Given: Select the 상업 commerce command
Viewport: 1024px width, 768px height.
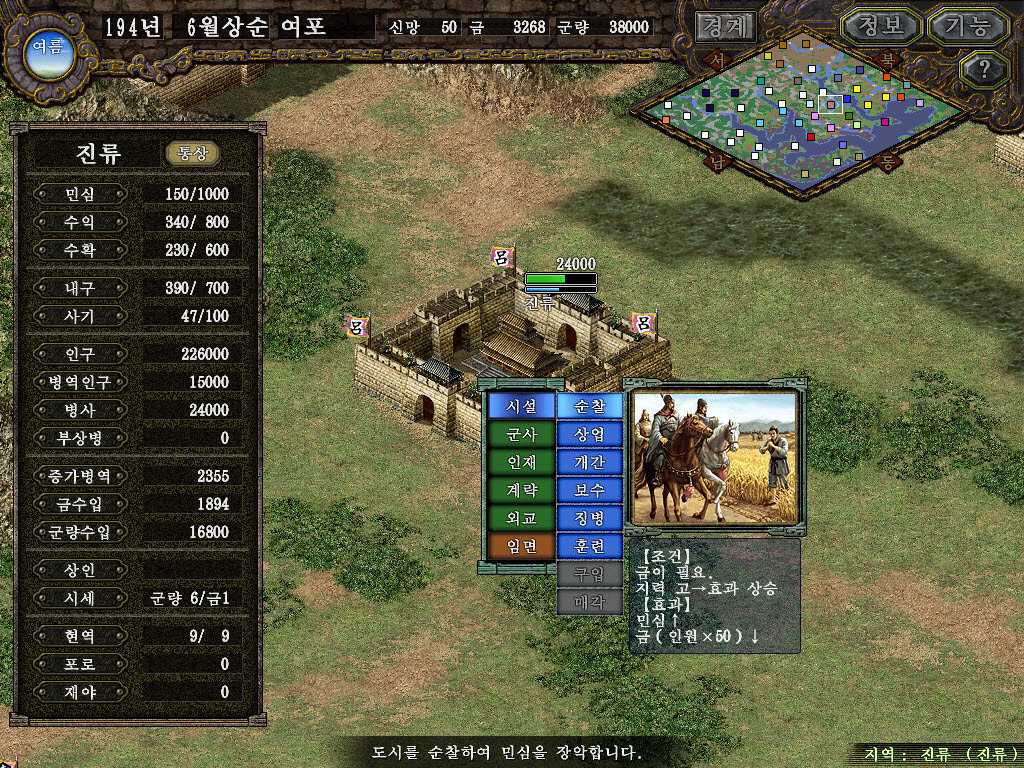Looking at the screenshot, I should click(x=589, y=435).
